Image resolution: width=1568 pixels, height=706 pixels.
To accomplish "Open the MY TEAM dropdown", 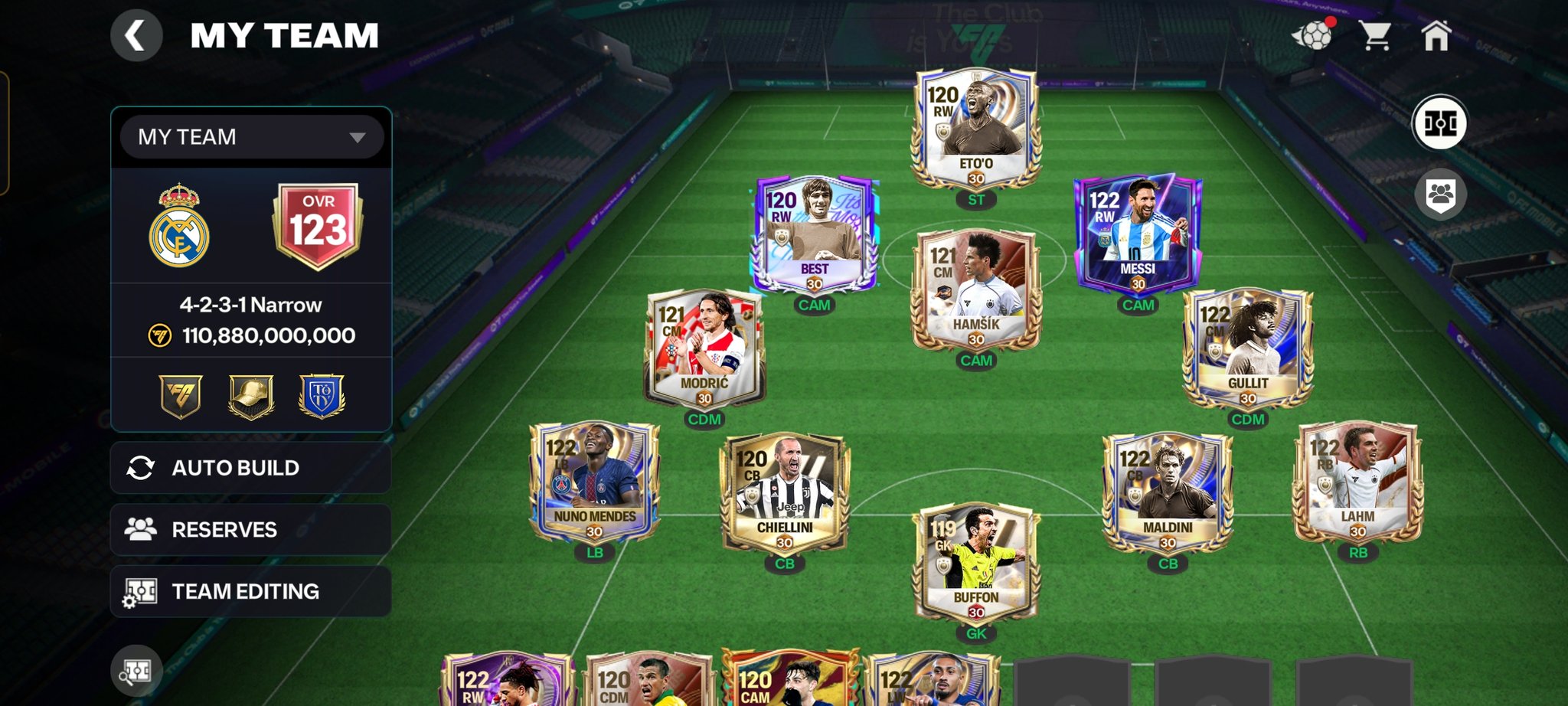I will coord(251,137).
